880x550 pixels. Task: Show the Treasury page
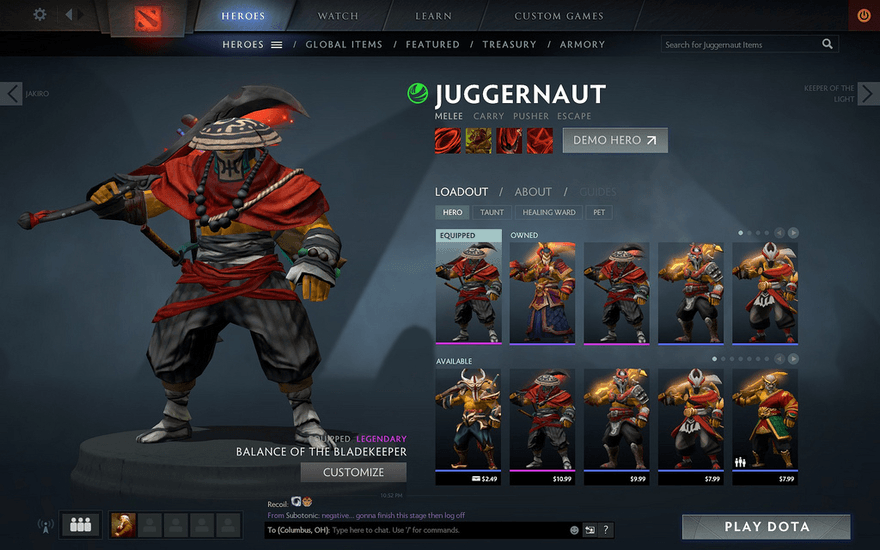509,44
